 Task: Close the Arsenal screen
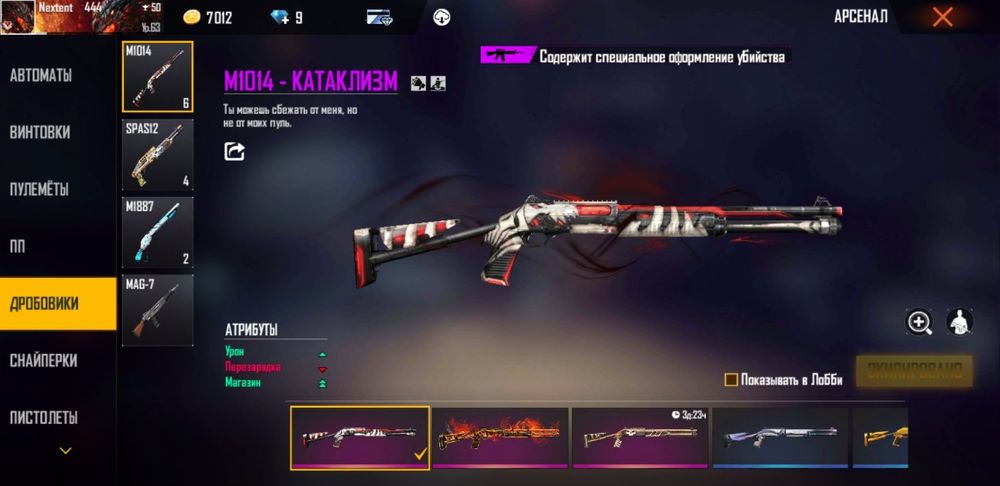click(942, 17)
